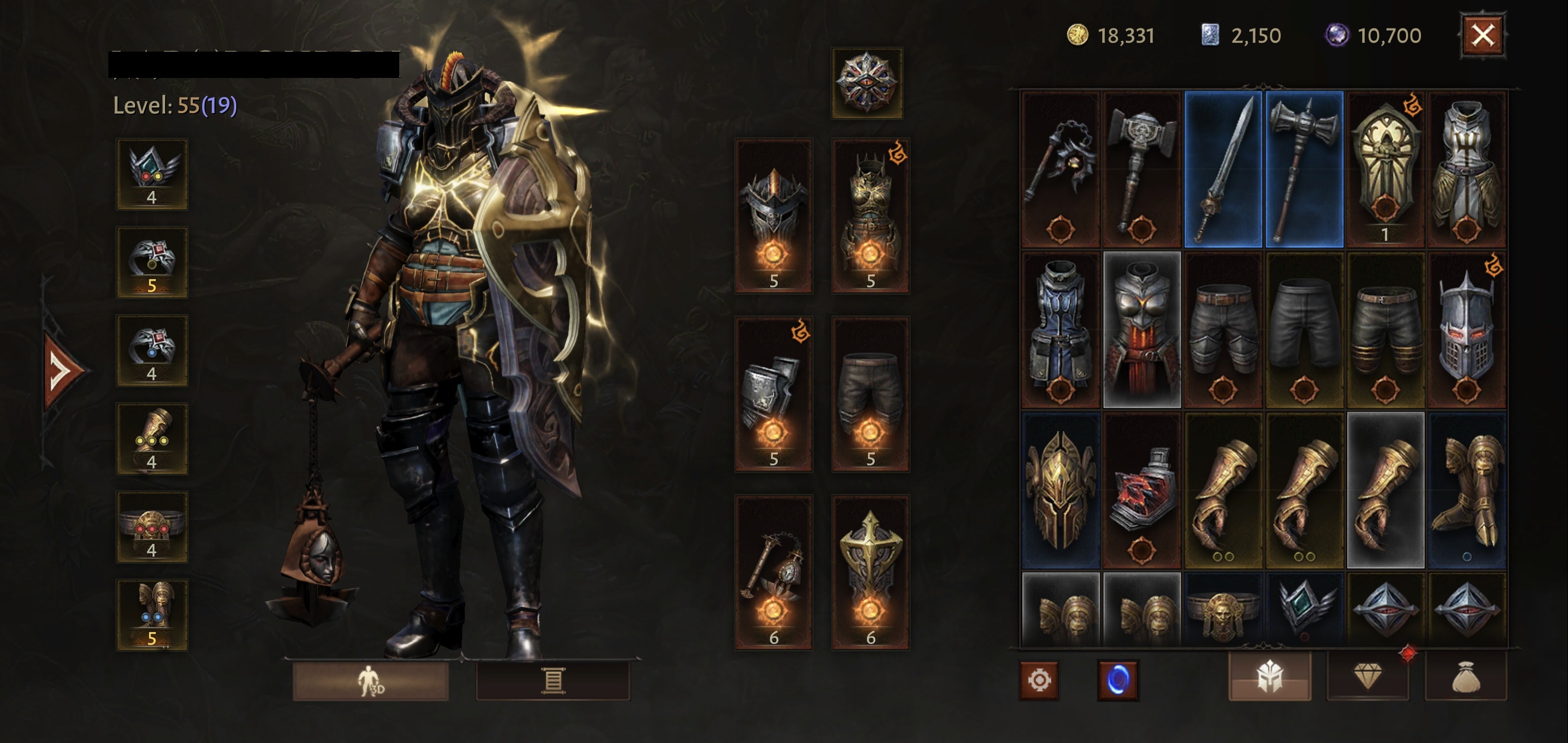The width and height of the screenshot is (1568, 743).
Task: Select the equipped belt slot
Action: [152, 527]
